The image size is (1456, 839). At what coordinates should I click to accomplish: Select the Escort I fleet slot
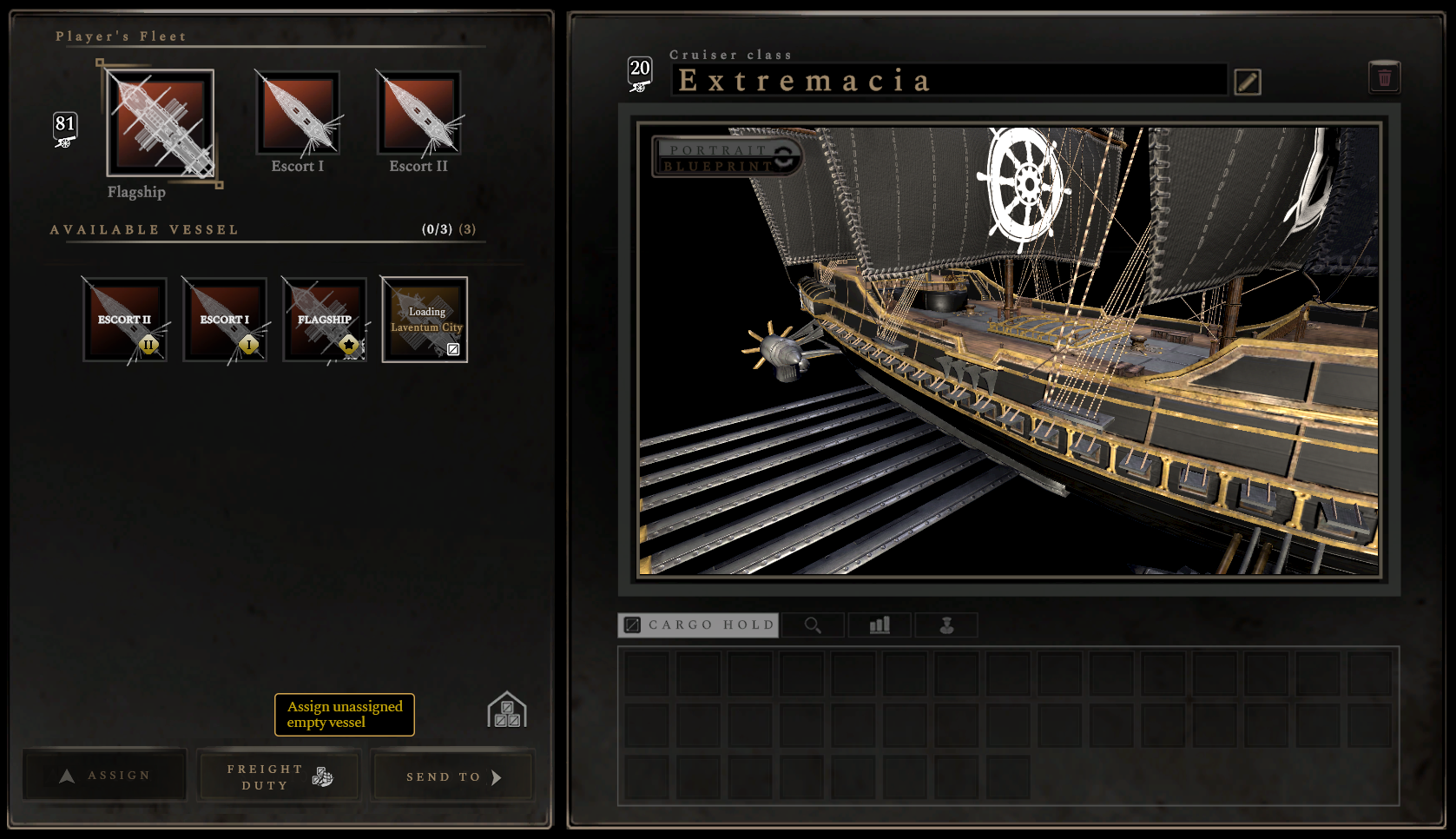[x=297, y=115]
